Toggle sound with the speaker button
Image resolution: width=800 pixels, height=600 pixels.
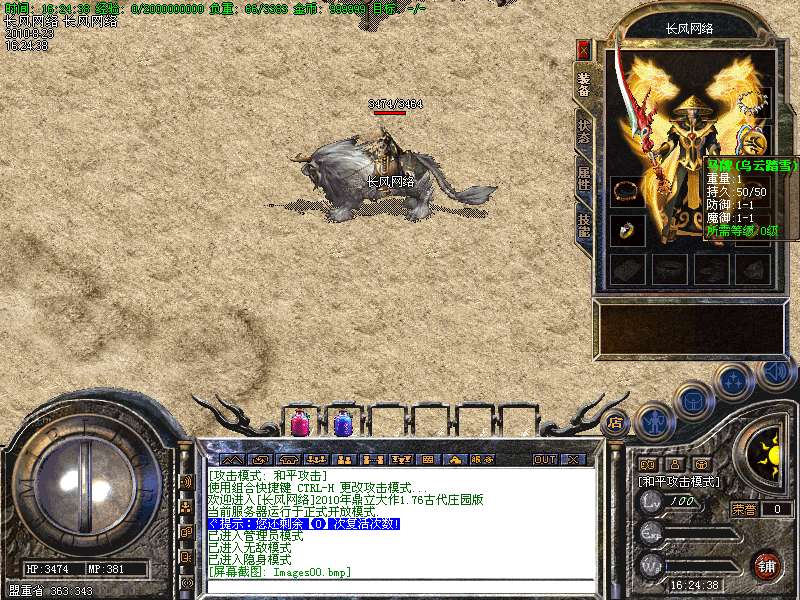774,372
